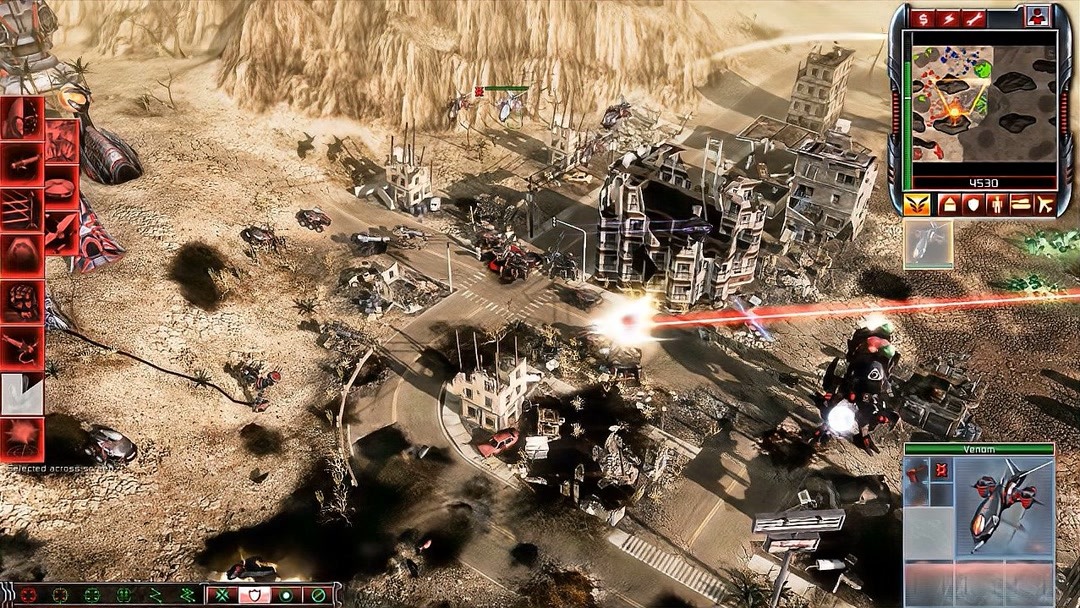Open the winged support powers tab
The image size is (1080, 608).
pyautogui.click(x=916, y=205)
